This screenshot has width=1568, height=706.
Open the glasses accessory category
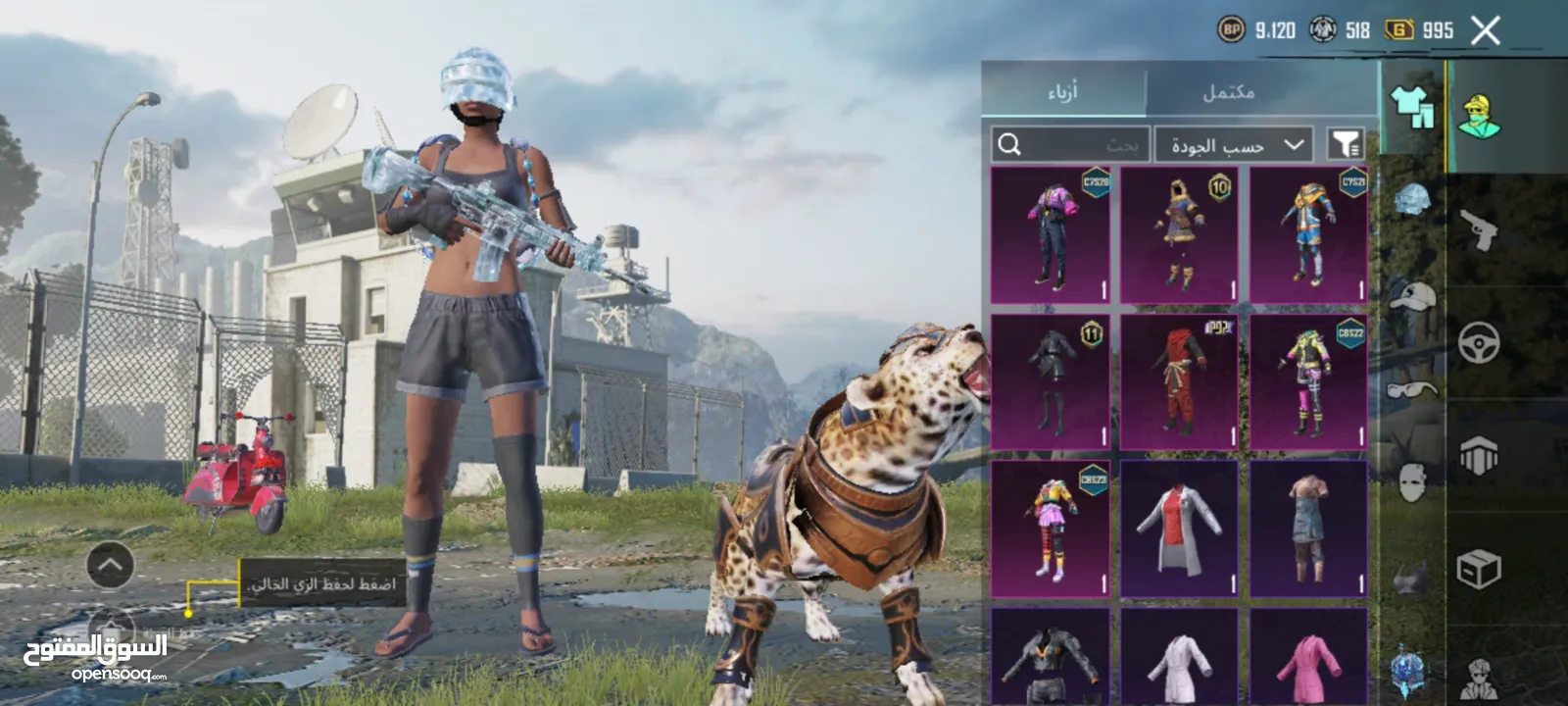[1411, 390]
